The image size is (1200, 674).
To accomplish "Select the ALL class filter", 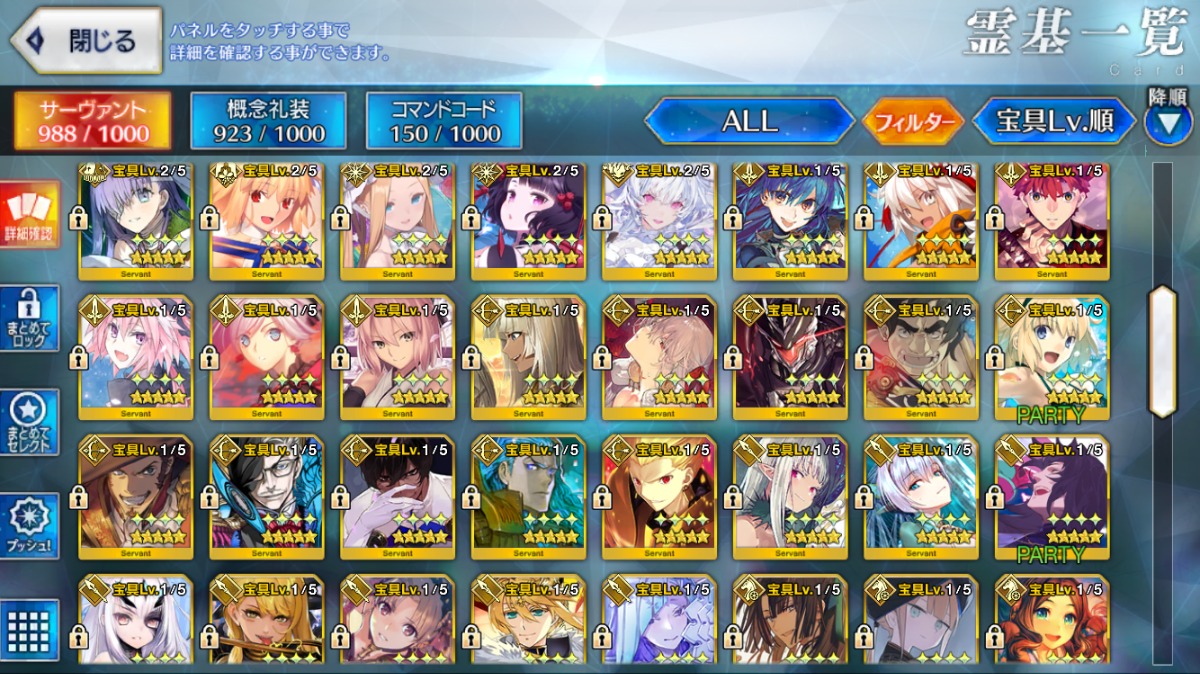I will pyautogui.click(x=749, y=121).
